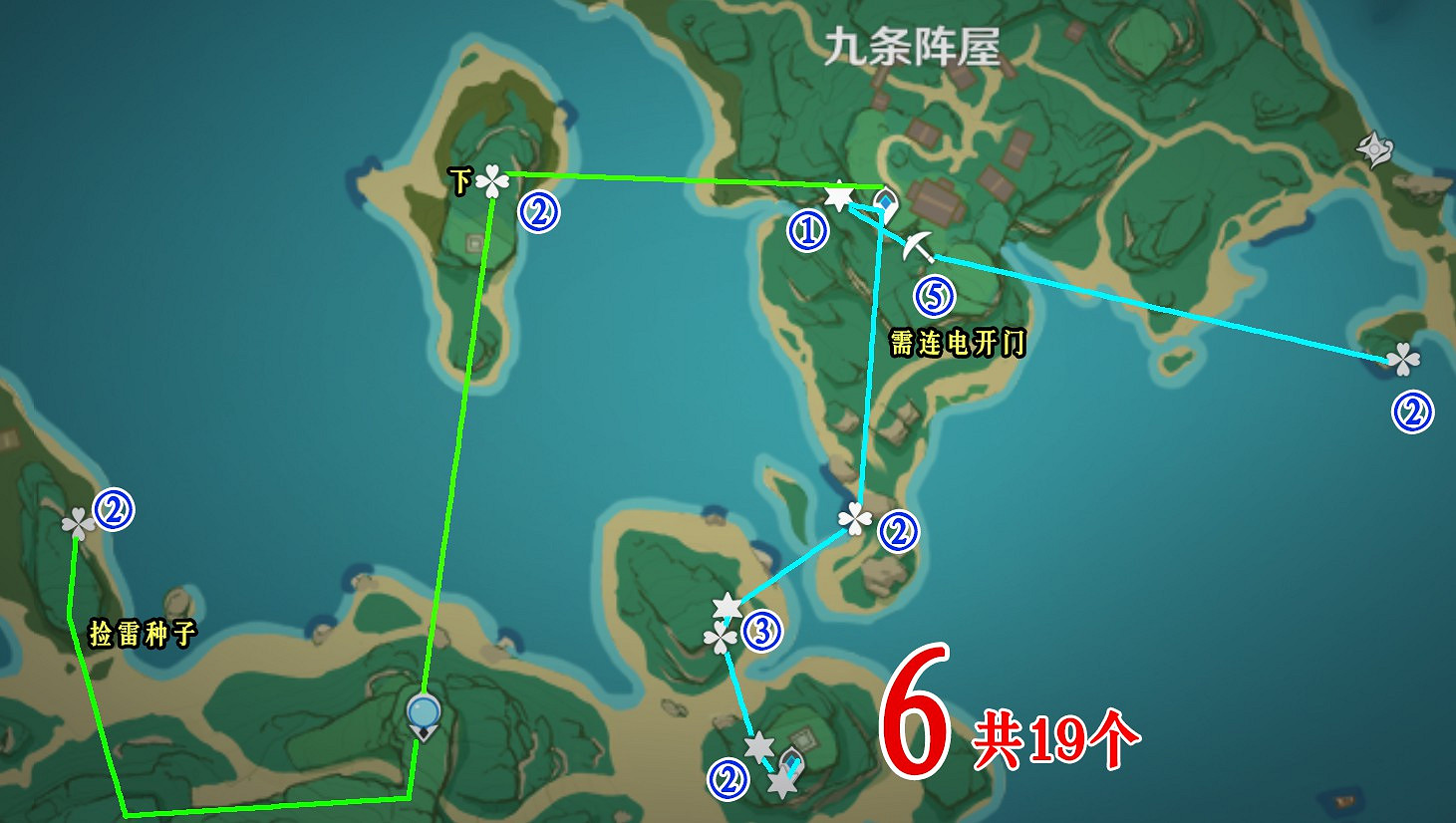Image resolution: width=1456 pixels, height=823 pixels.
Task: Click the circled number ⑤ marker
Action: tap(934, 294)
